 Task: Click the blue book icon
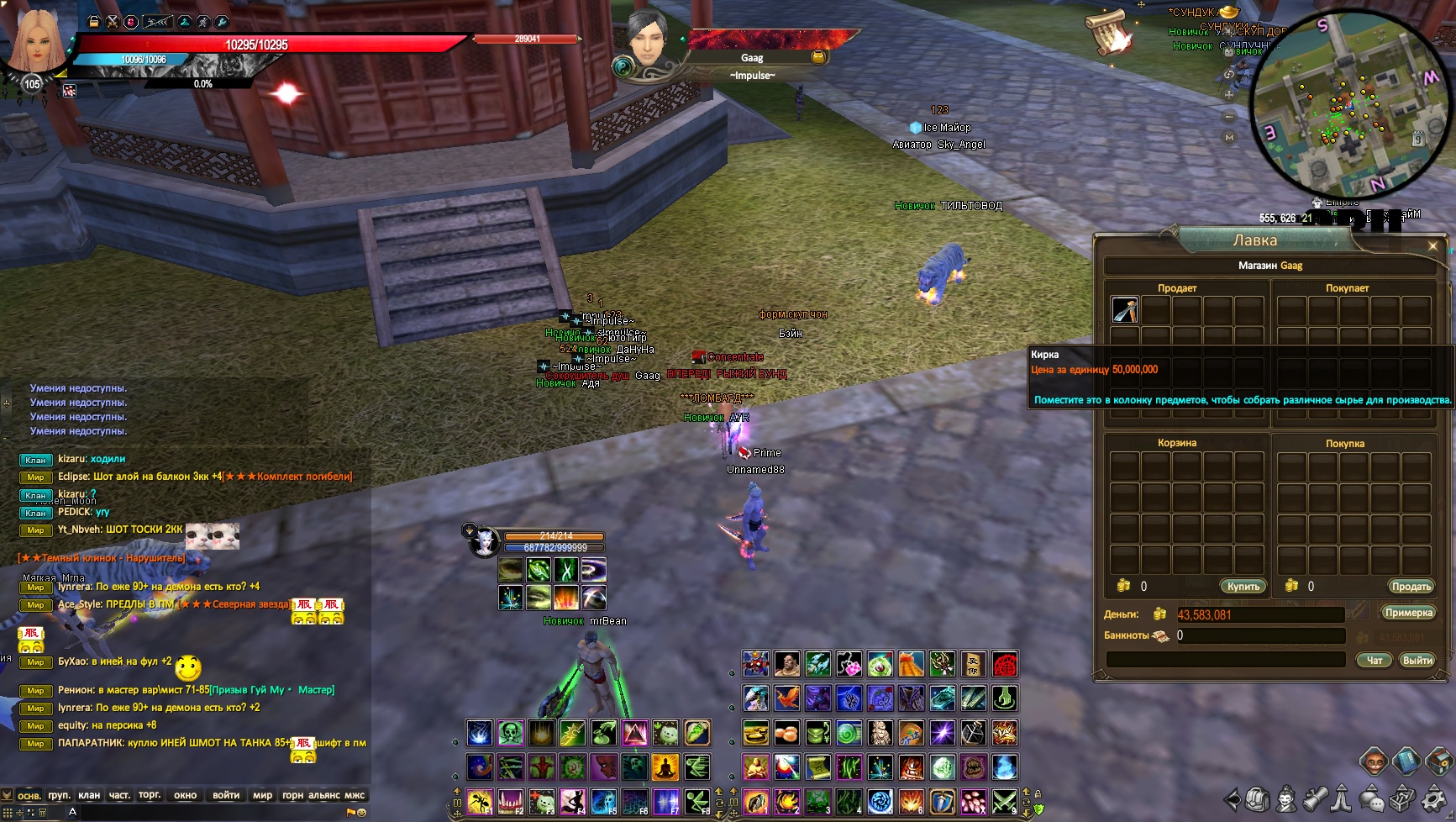pyautogui.click(x=1406, y=762)
